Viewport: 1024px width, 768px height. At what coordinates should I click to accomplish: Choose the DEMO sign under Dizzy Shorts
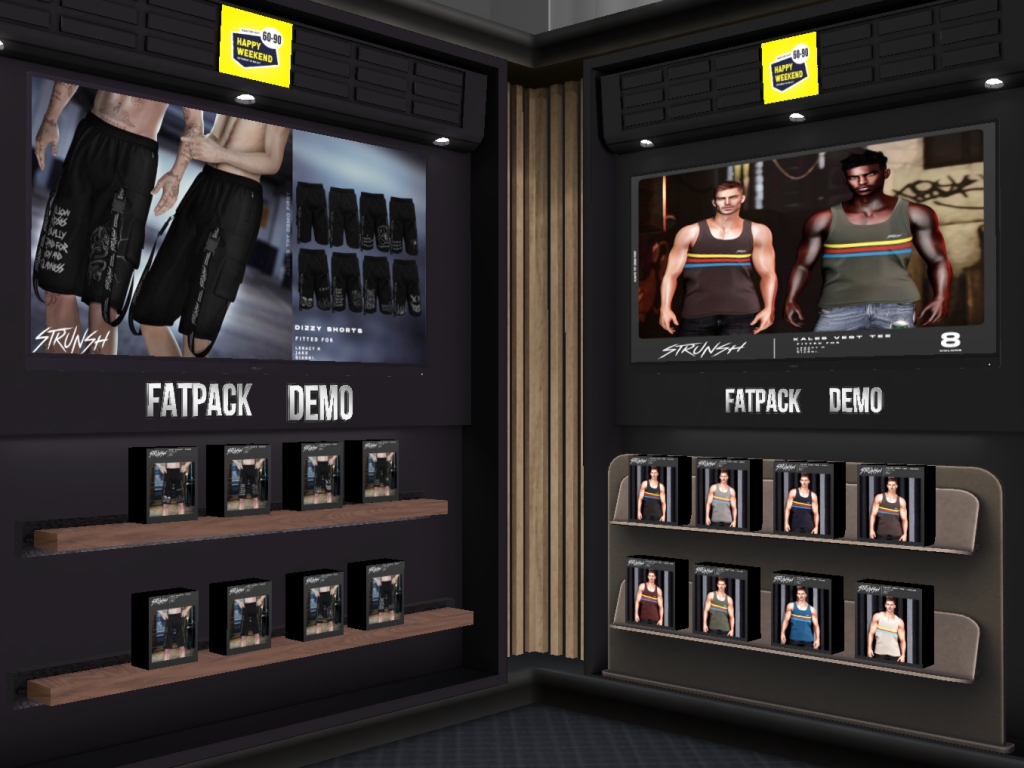(x=320, y=402)
